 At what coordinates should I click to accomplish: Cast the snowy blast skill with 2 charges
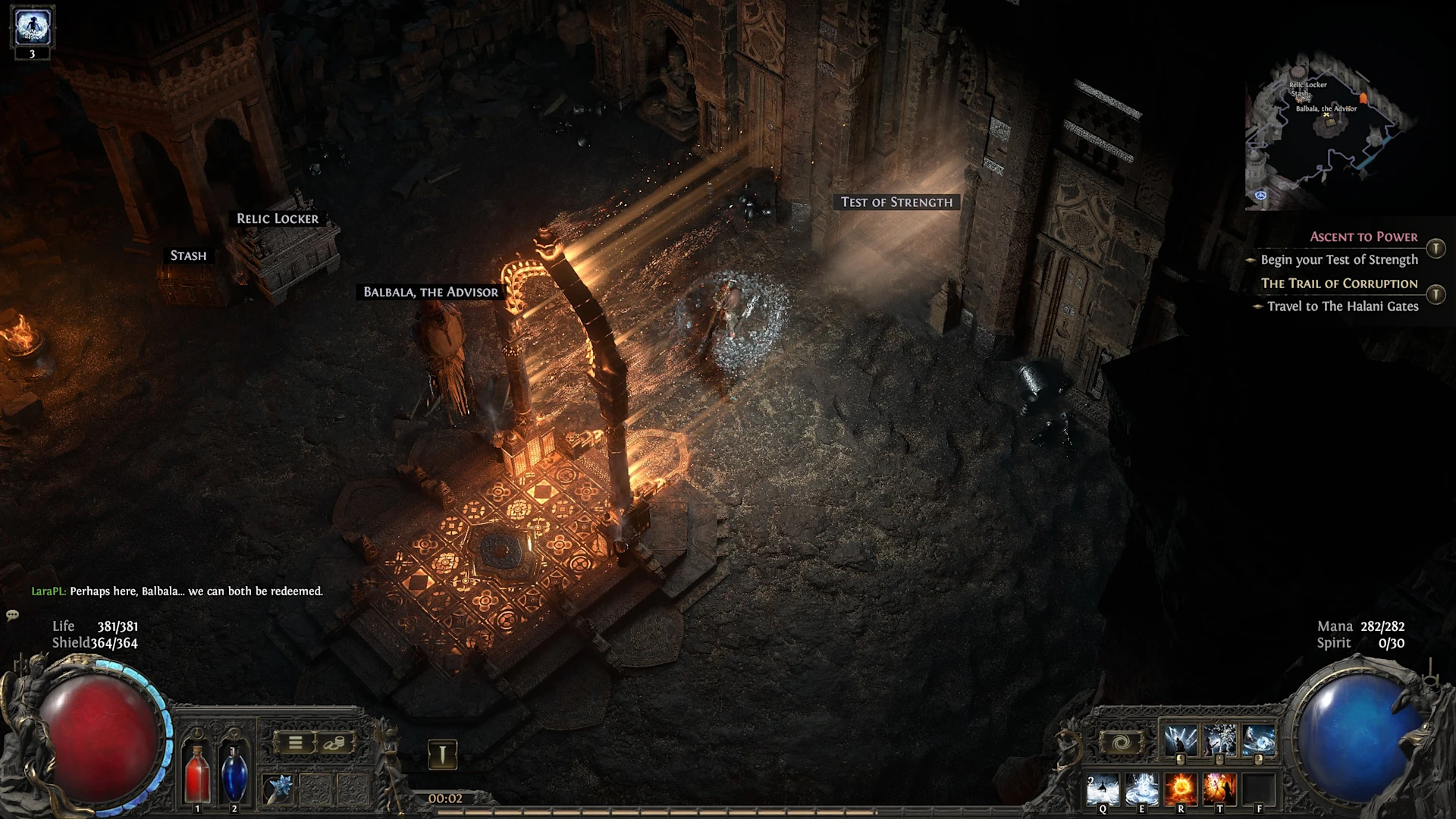[1103, 789]
